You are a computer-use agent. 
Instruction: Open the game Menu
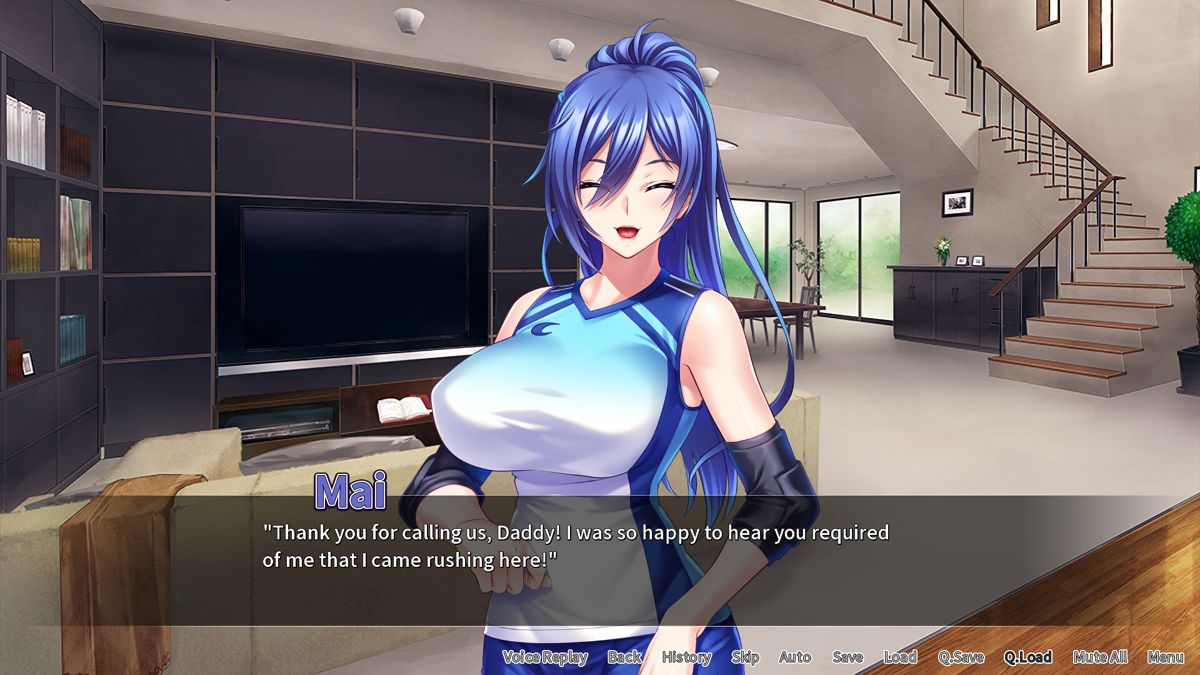point(1166,657)
